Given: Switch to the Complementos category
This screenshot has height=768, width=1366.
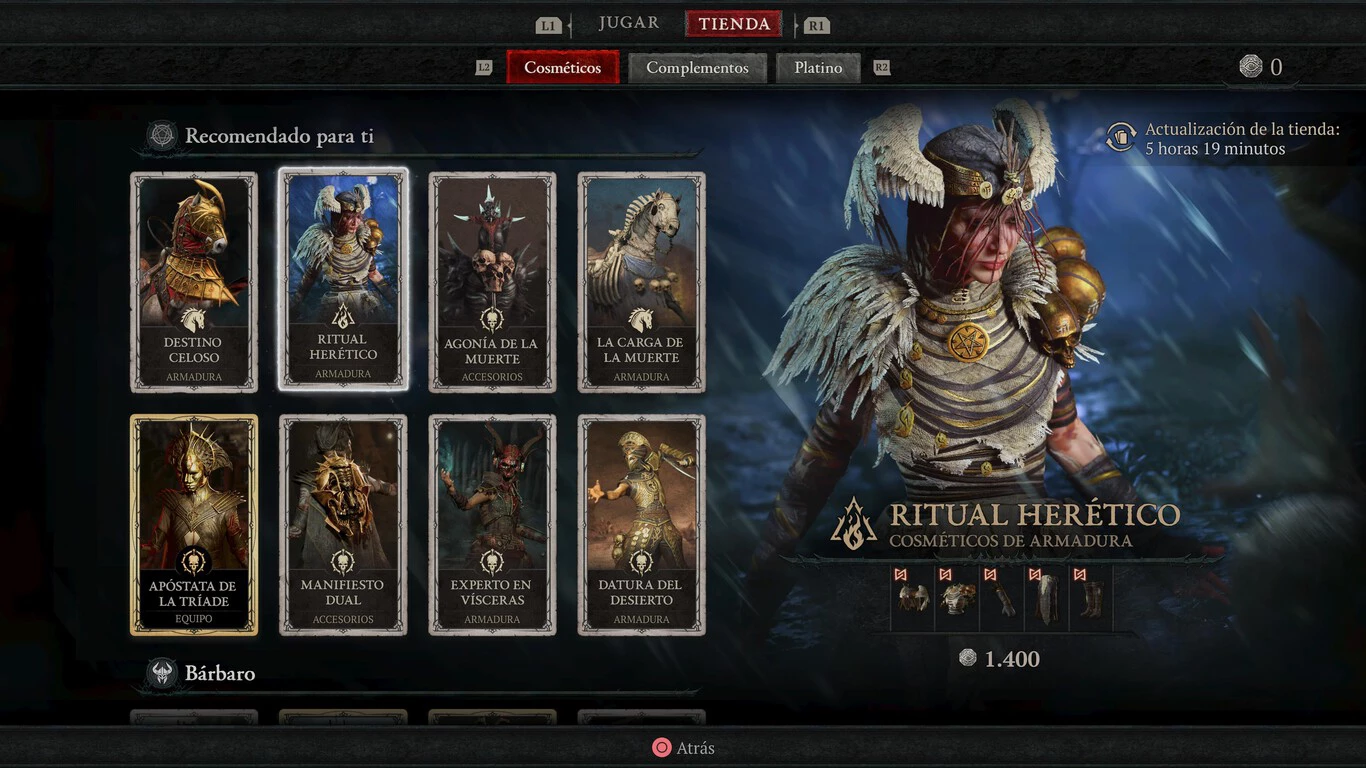Looking at the screenshot, I should (x=697, y=68).
